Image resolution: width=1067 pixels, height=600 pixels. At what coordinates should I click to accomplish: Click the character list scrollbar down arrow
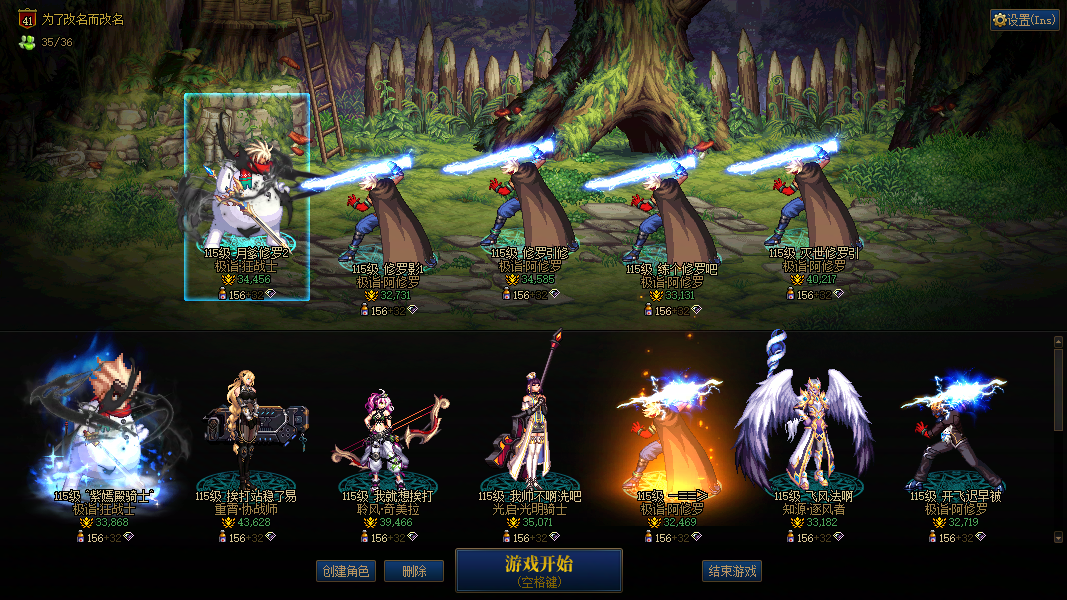(x=1059, y=537)
